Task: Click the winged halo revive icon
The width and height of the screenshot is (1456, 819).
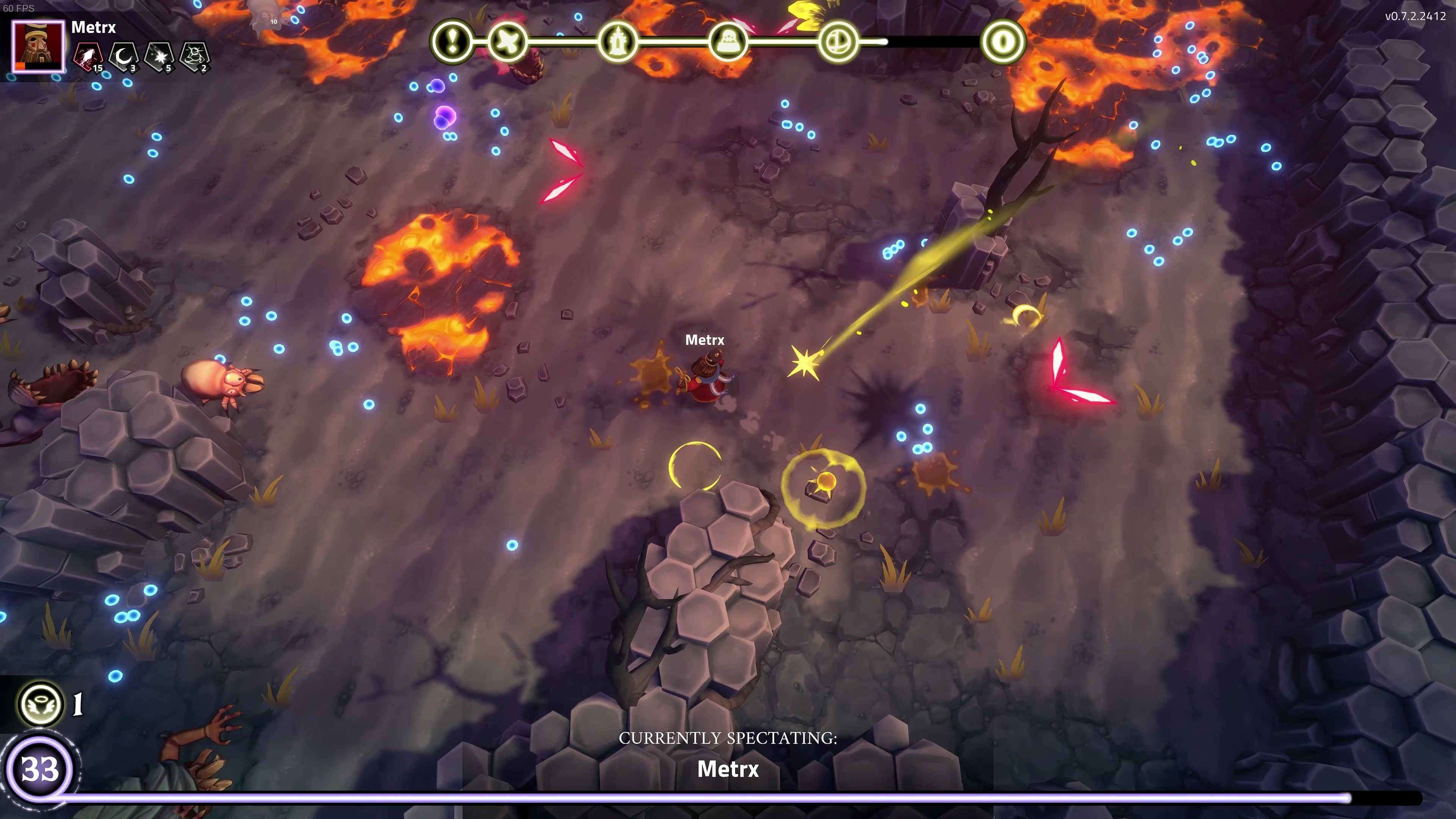Action: (x=40, y=704)
